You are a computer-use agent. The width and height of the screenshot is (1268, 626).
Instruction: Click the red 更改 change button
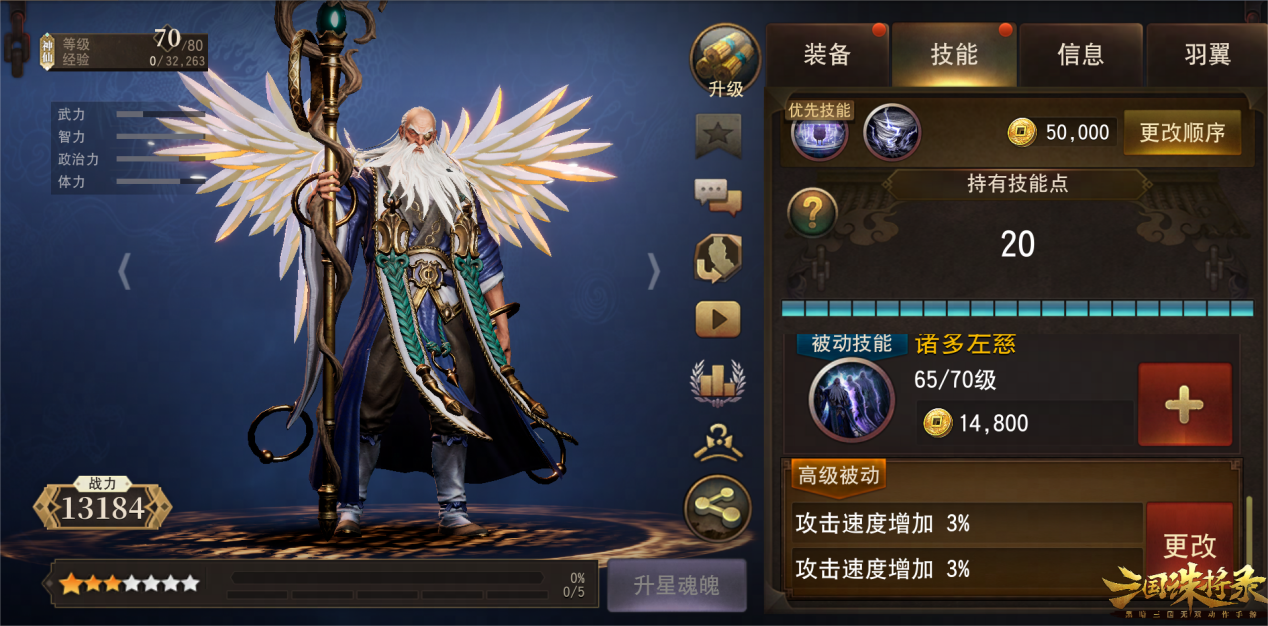tap(1189, 546)
